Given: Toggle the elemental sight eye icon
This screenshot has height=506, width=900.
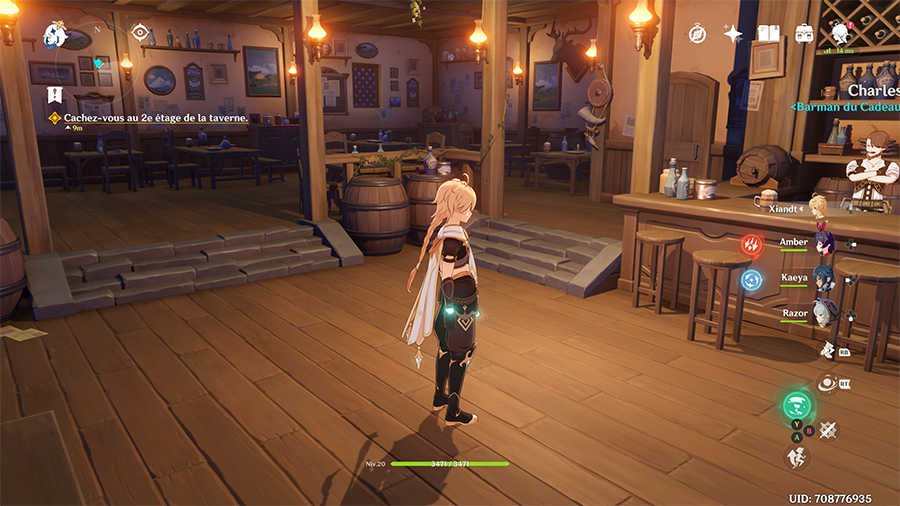Looking at the screenshot, I should (140, 33).
